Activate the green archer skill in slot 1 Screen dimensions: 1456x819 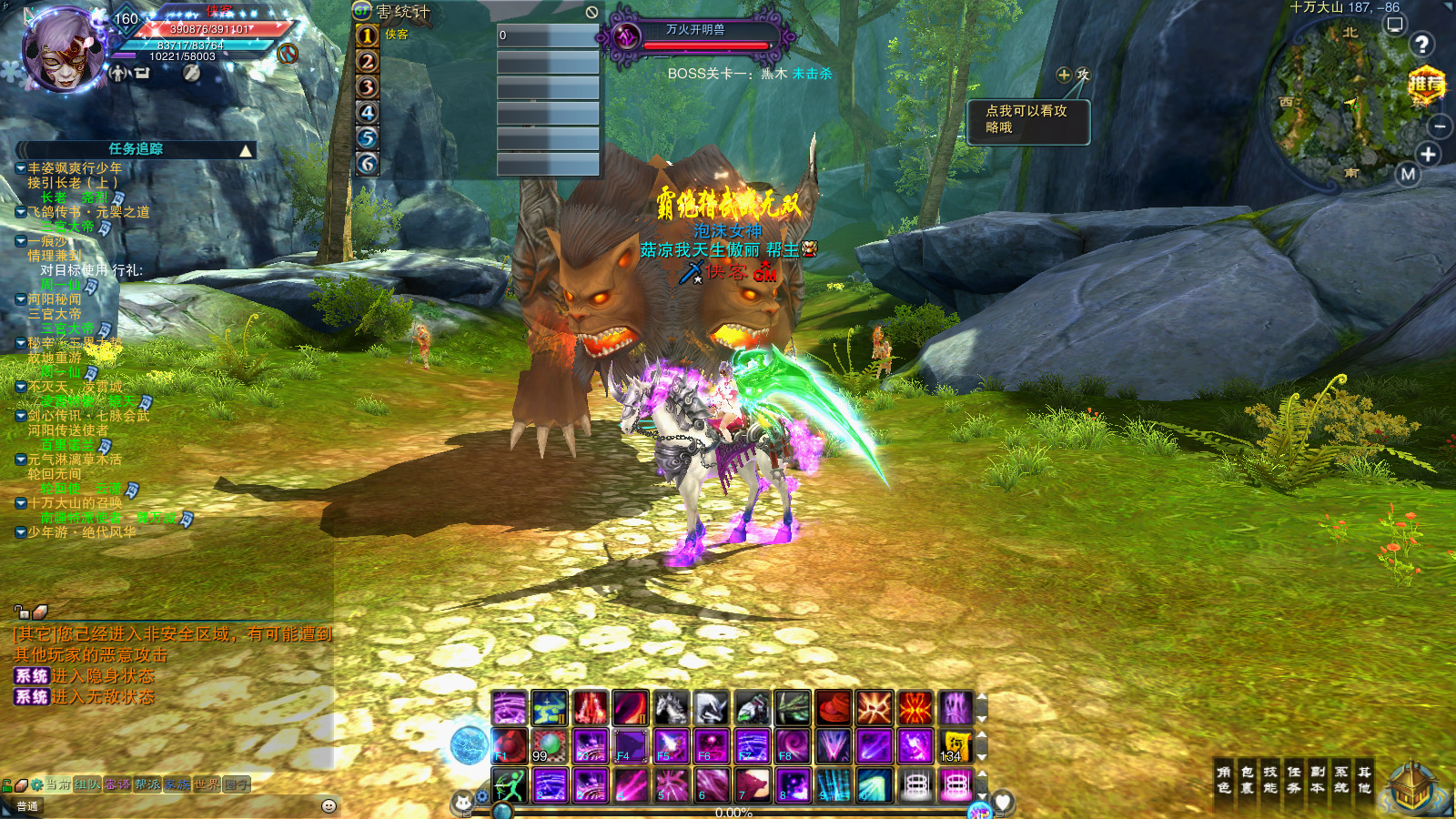coord(510,784)
